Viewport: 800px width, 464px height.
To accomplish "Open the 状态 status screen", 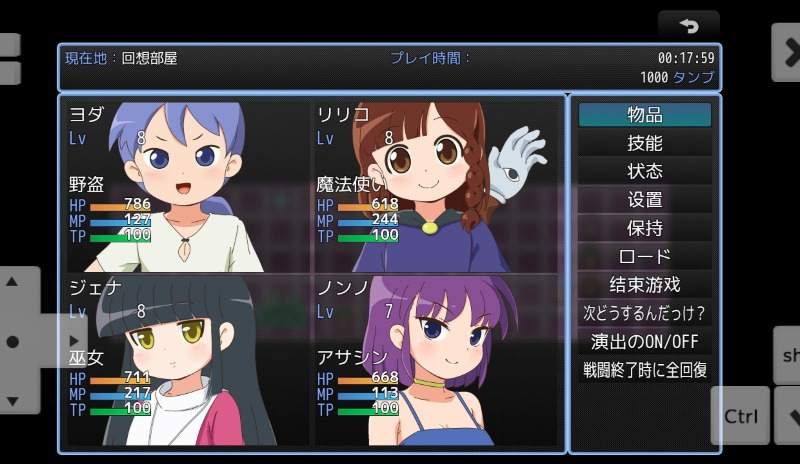I will click(x=645, y=171).
